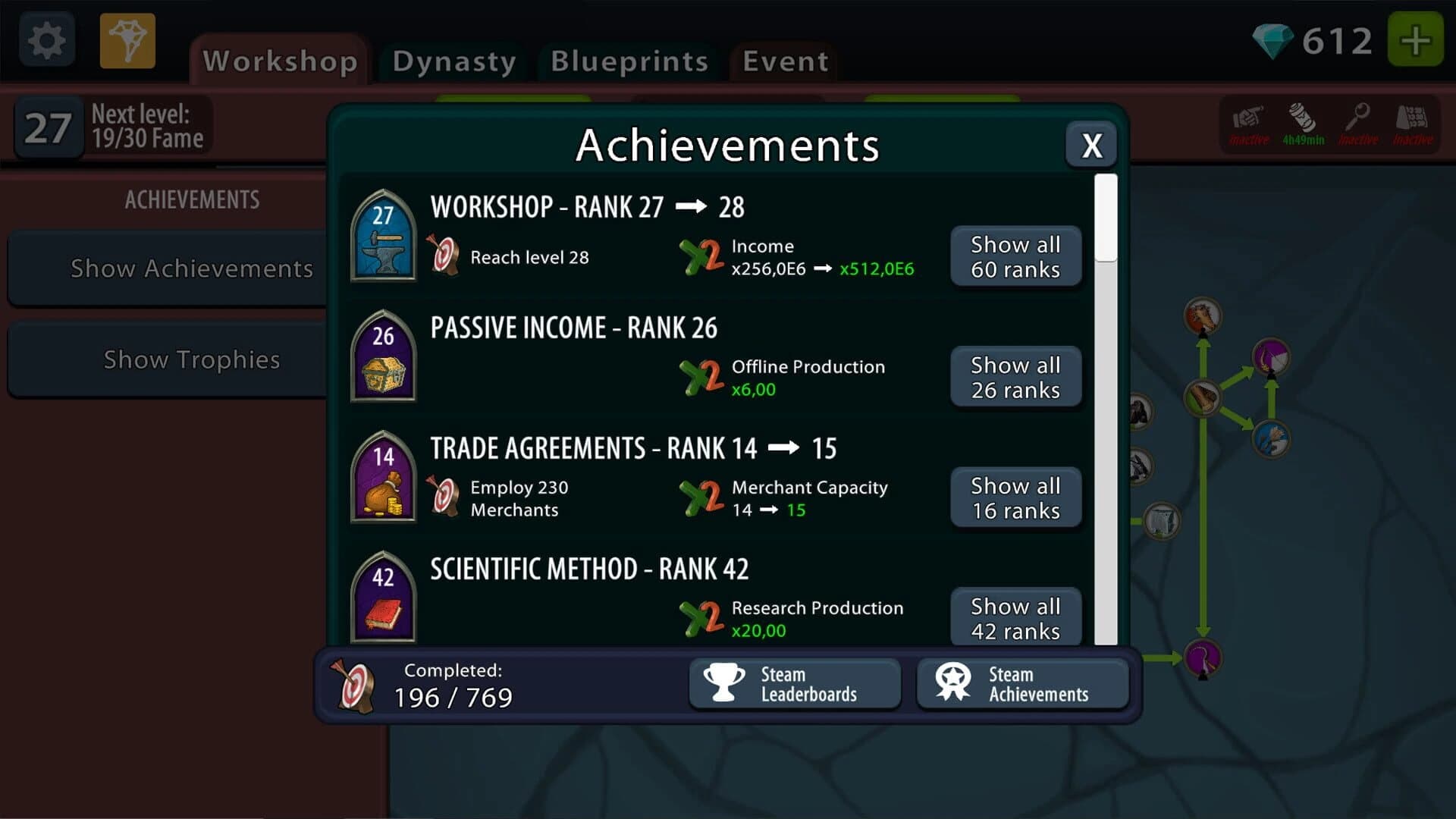Switch to the Event tab
This screenshot has height=819, width=1456.
(x=783, y=62)
